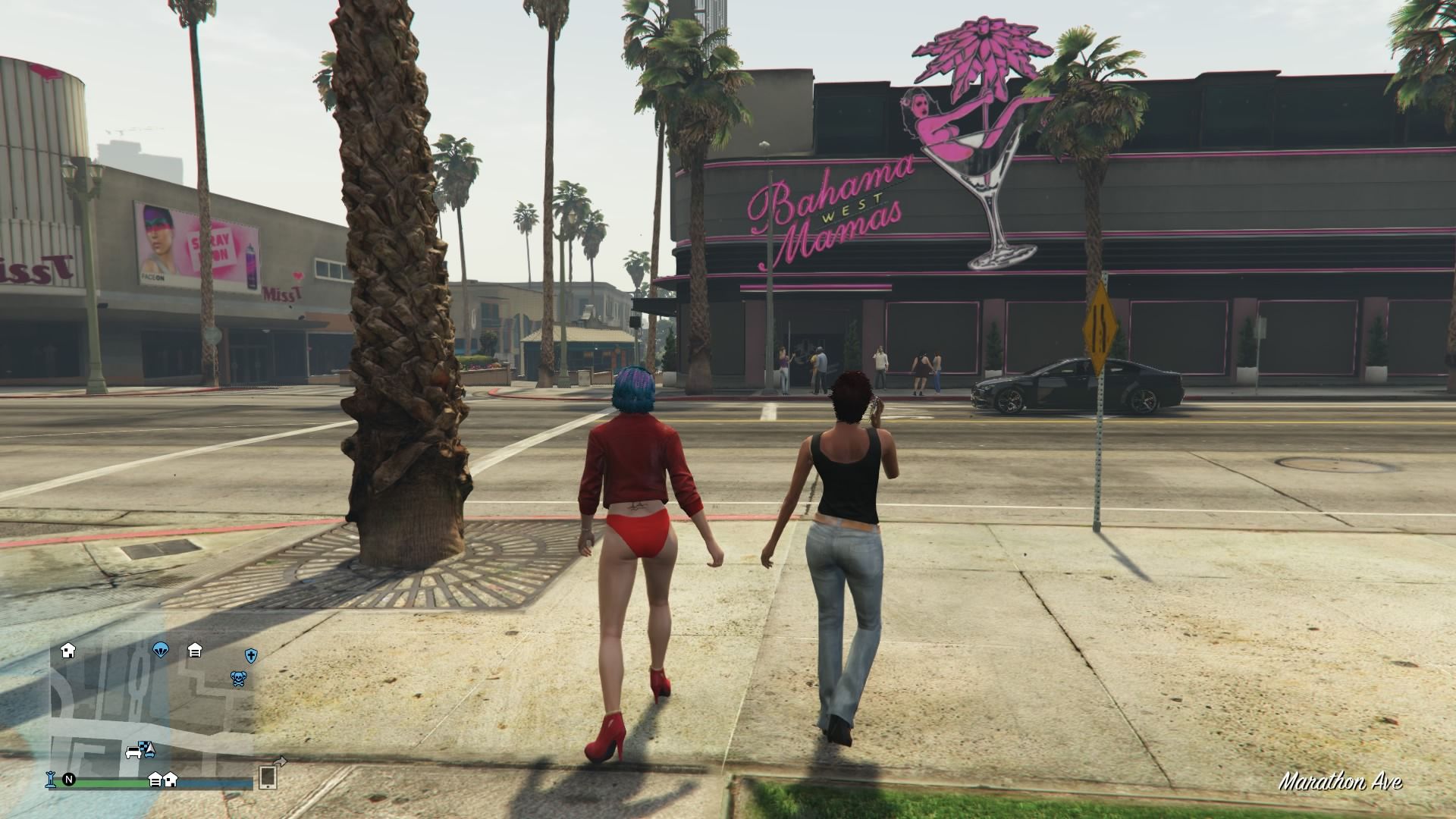Screen dimensions: 1456x819
Task: Click the player arrow at the minimap center
Action: click(150, 749)
